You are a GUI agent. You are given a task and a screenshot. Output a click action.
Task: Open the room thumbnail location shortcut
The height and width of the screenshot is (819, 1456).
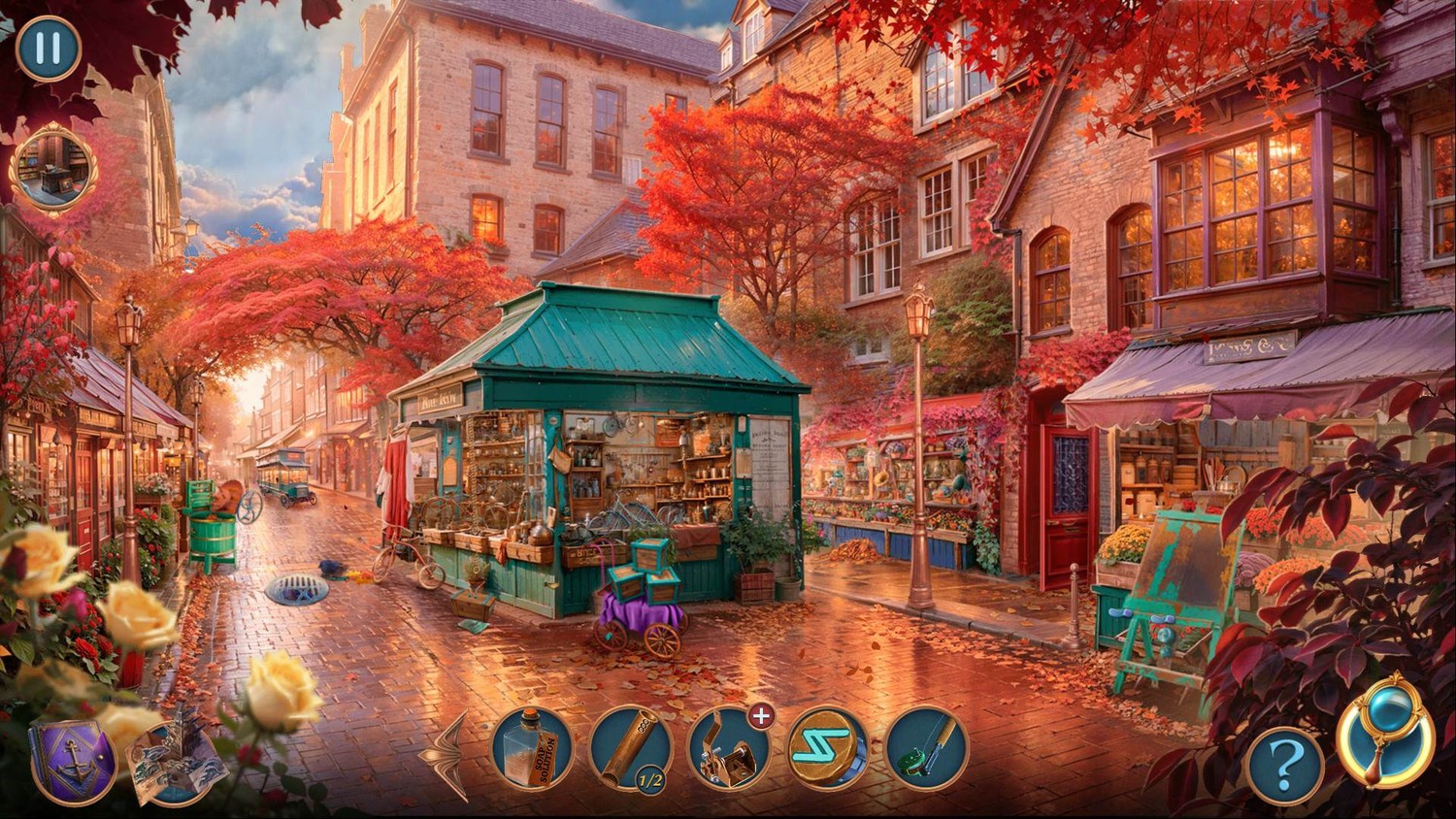53,168
